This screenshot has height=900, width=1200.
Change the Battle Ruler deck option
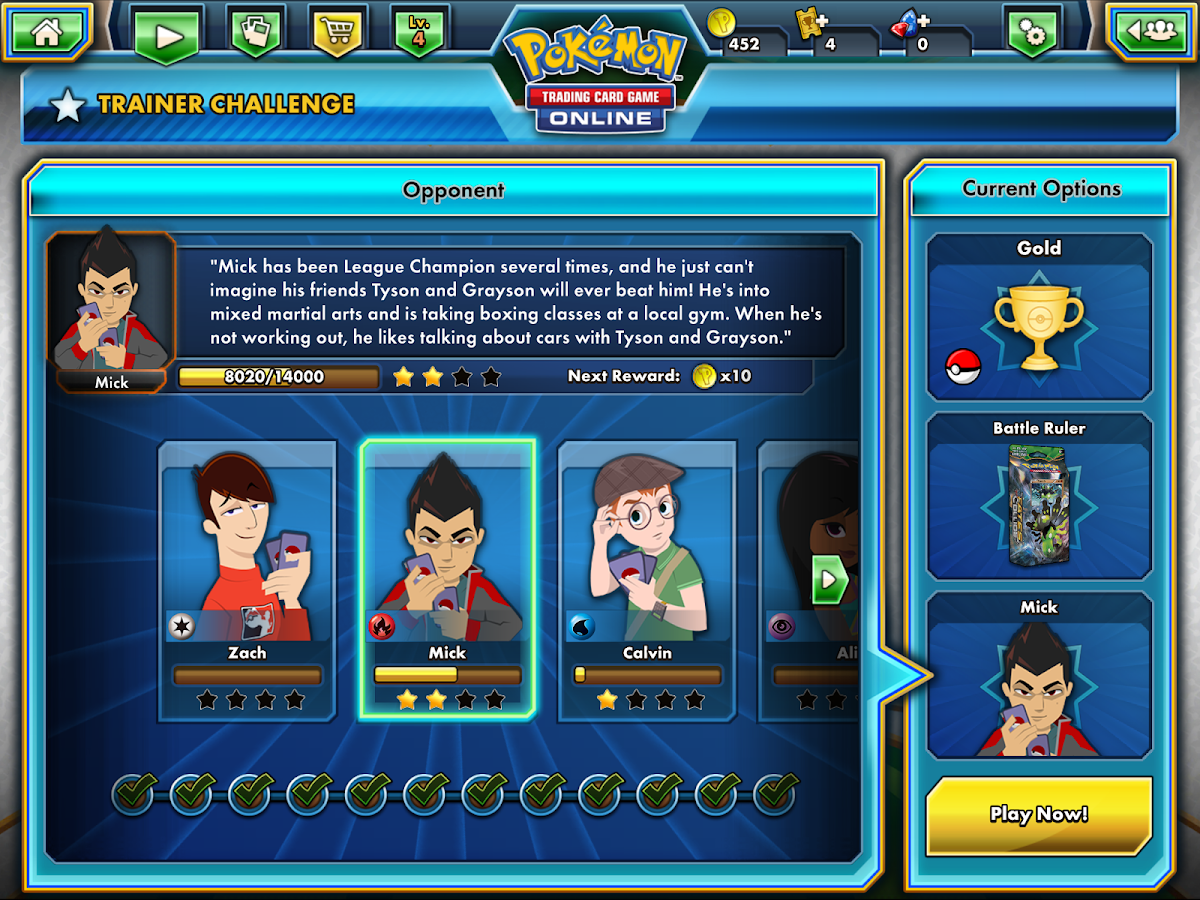1039,496
